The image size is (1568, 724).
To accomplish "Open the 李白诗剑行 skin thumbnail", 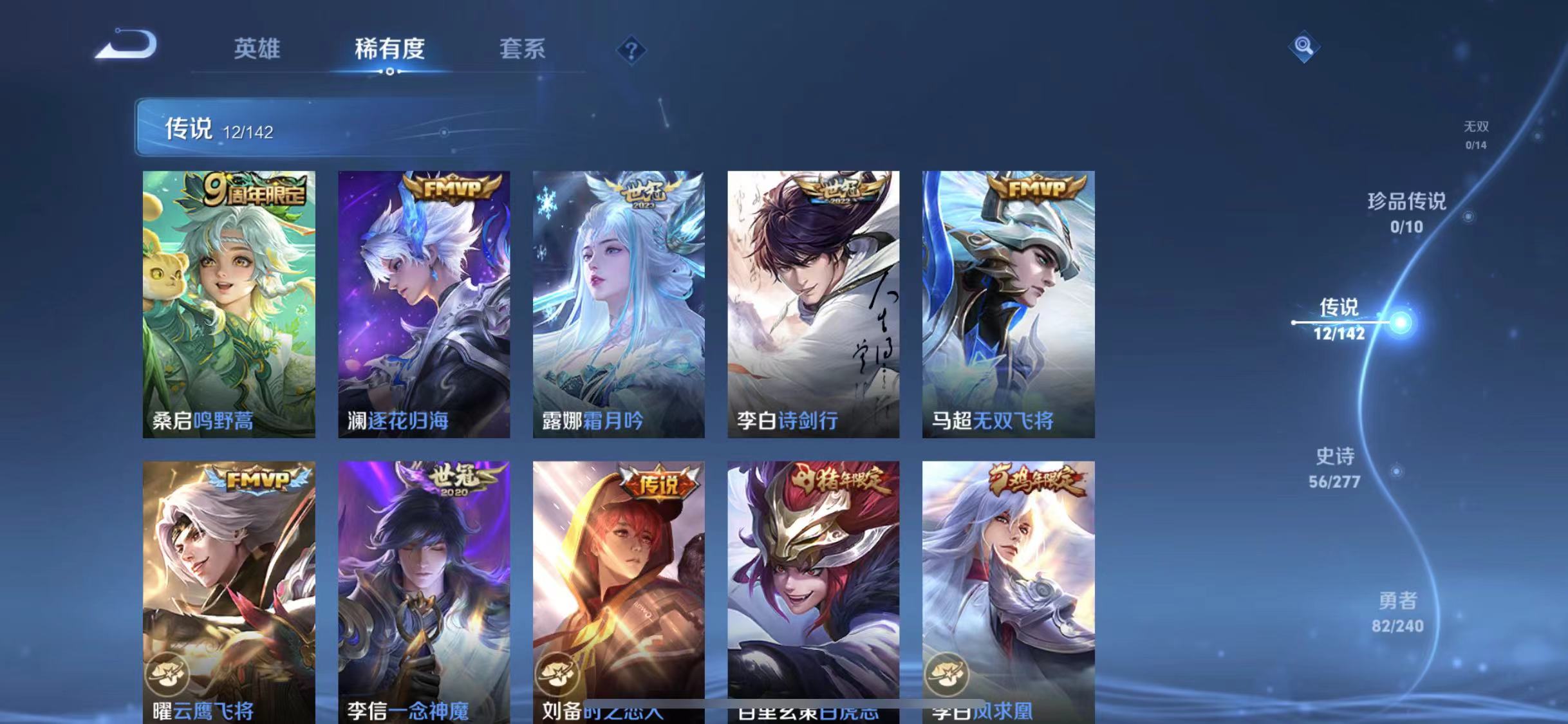I will [814, 302].
